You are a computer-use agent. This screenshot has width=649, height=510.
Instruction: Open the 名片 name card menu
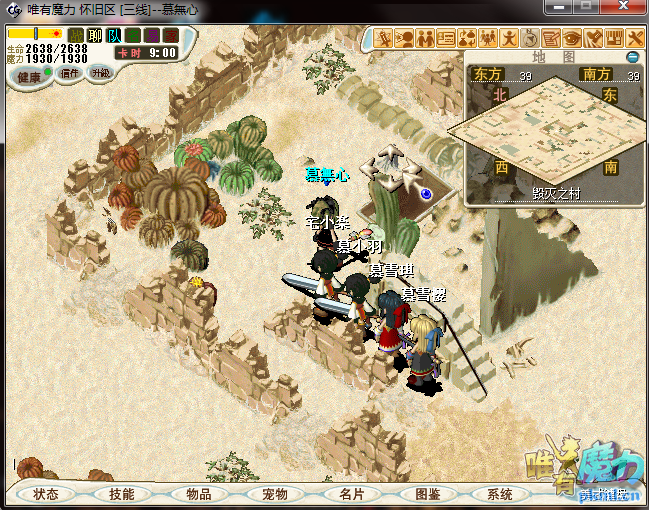tap(350, 494)
